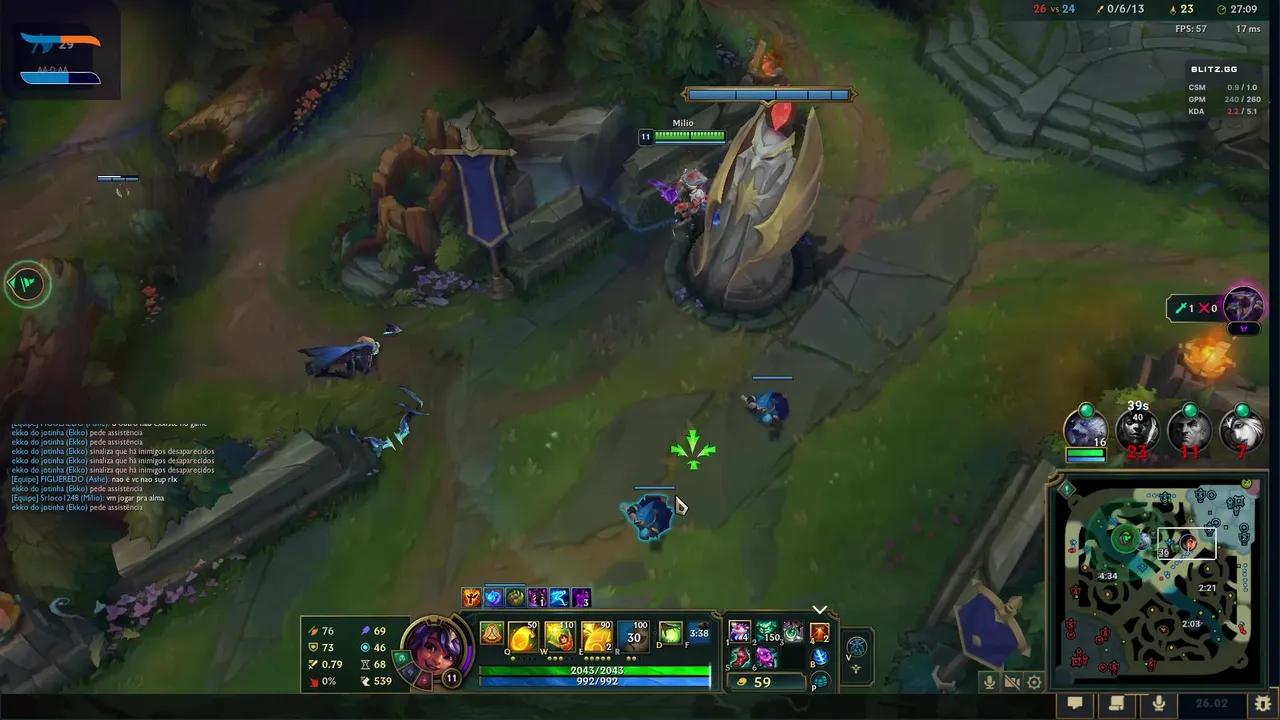Click the bug report icon on the taskbar

pos(1262,703)
